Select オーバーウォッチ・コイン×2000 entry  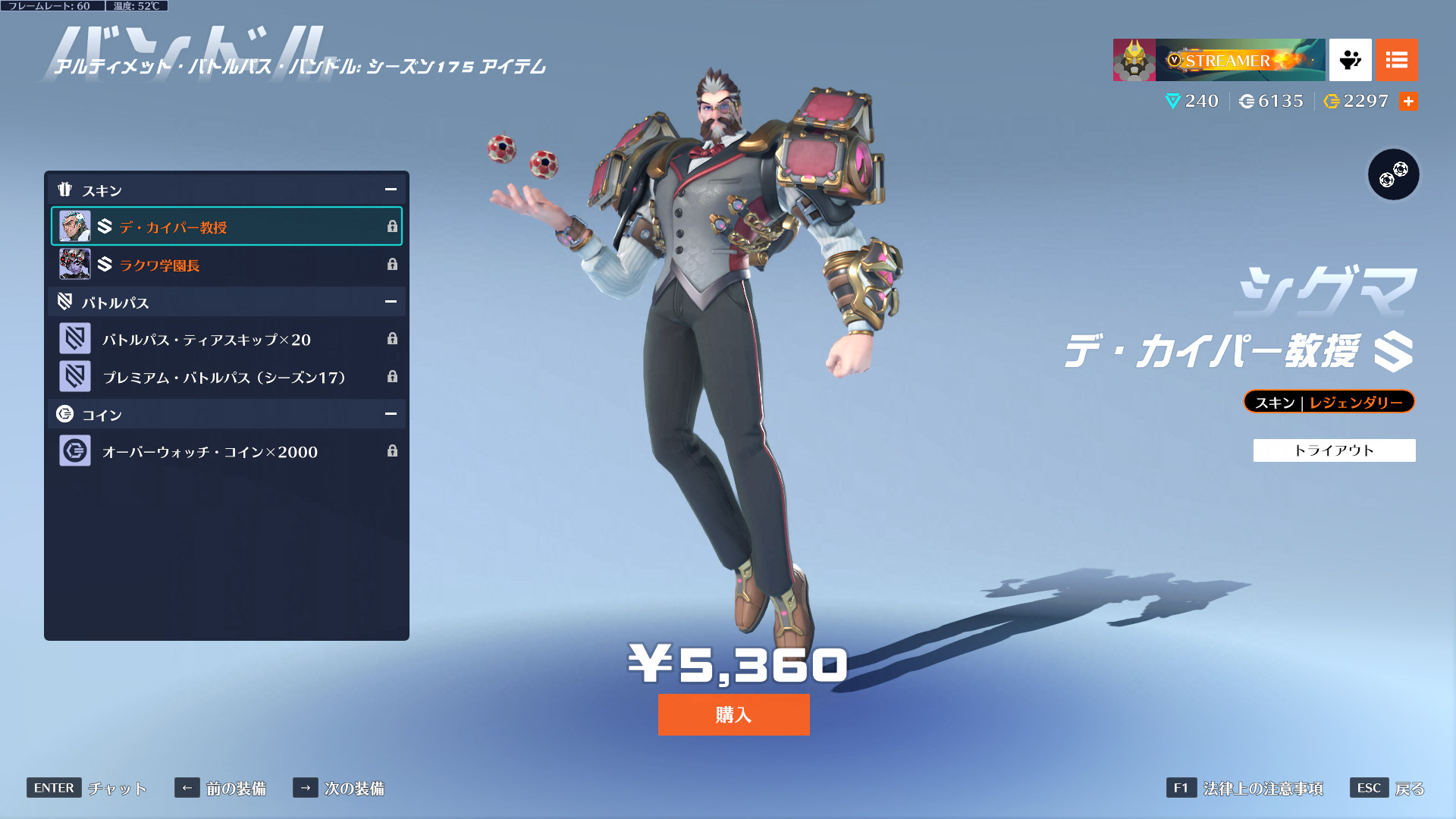[x=226, y=451]
